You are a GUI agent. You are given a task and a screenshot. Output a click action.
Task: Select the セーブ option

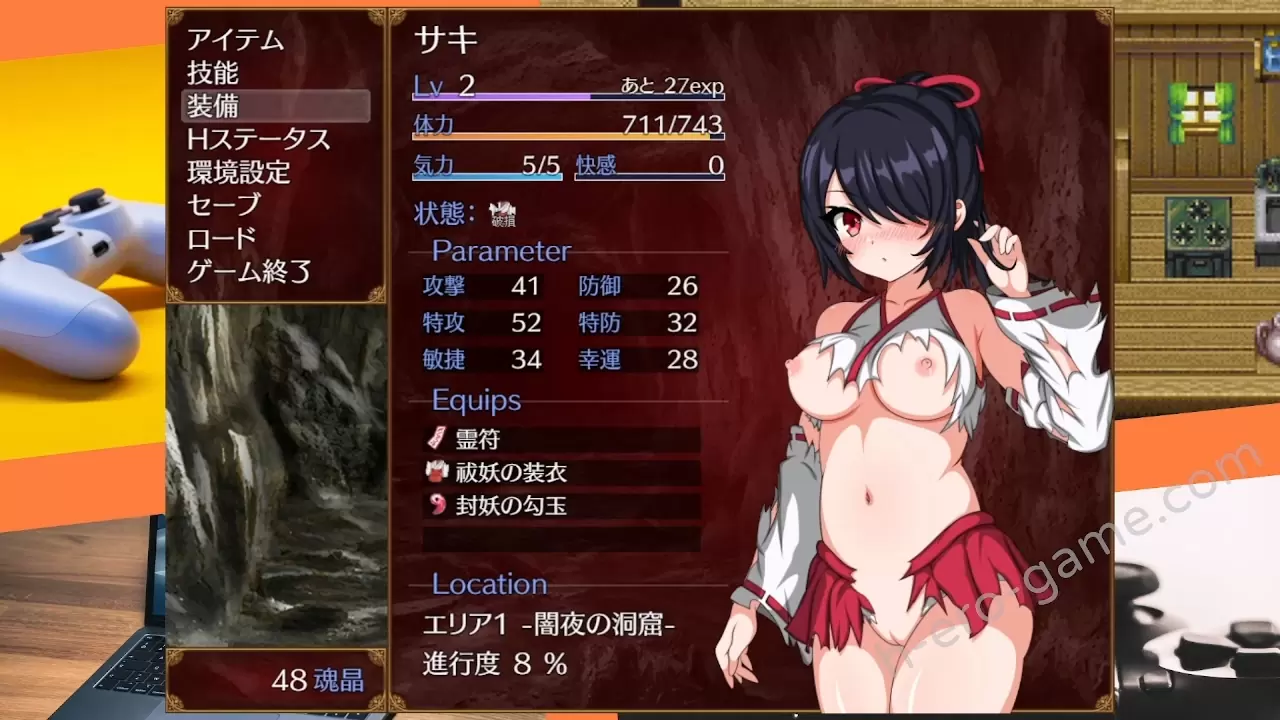(x=224, y=205)
